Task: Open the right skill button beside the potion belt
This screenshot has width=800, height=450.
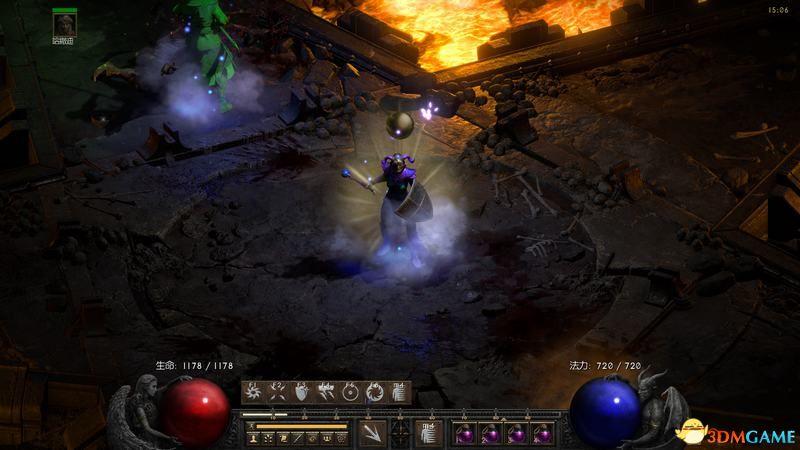Action: (428, 433)
